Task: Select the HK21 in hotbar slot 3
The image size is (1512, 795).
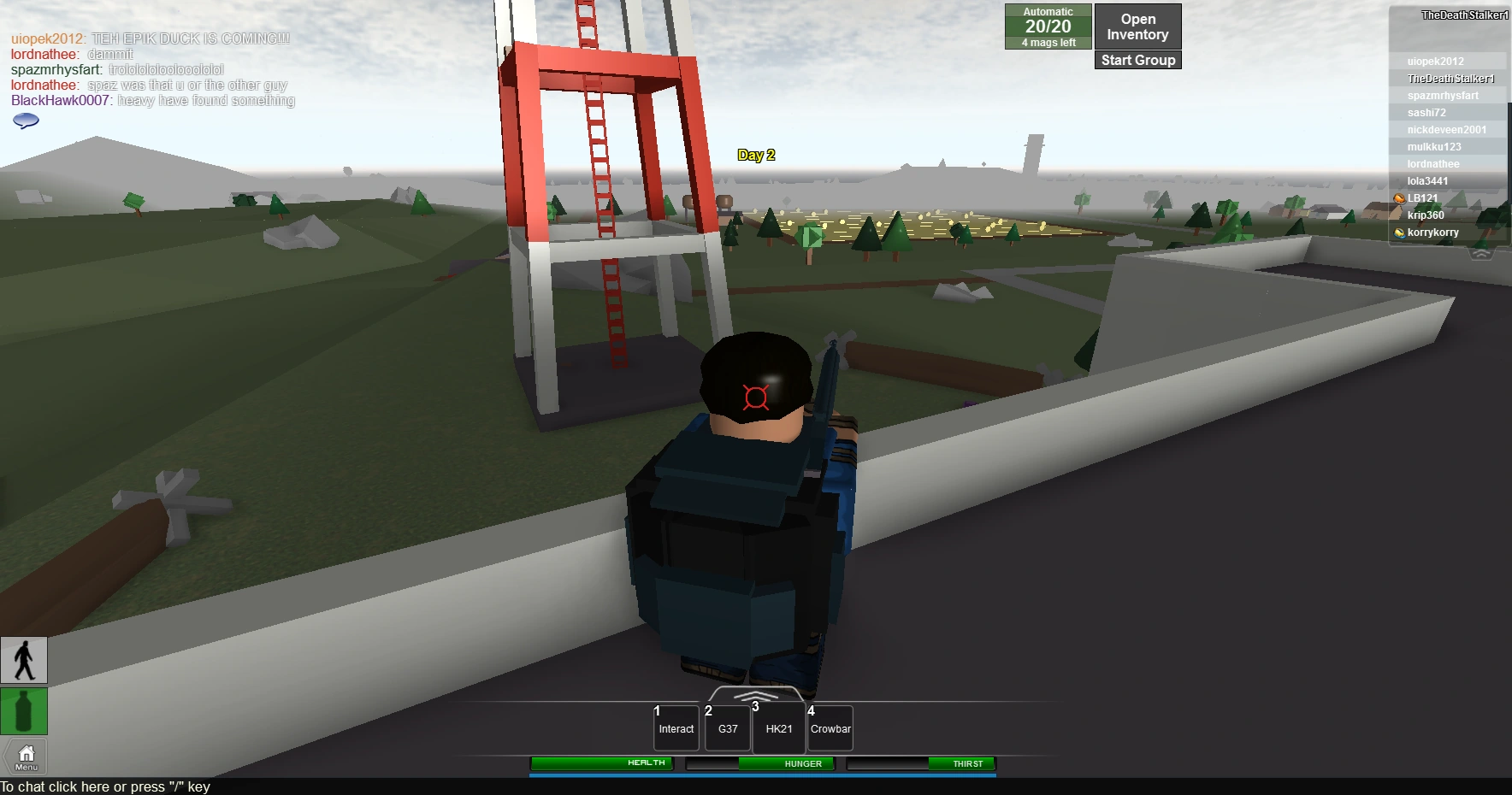Action: pos(778,728)
